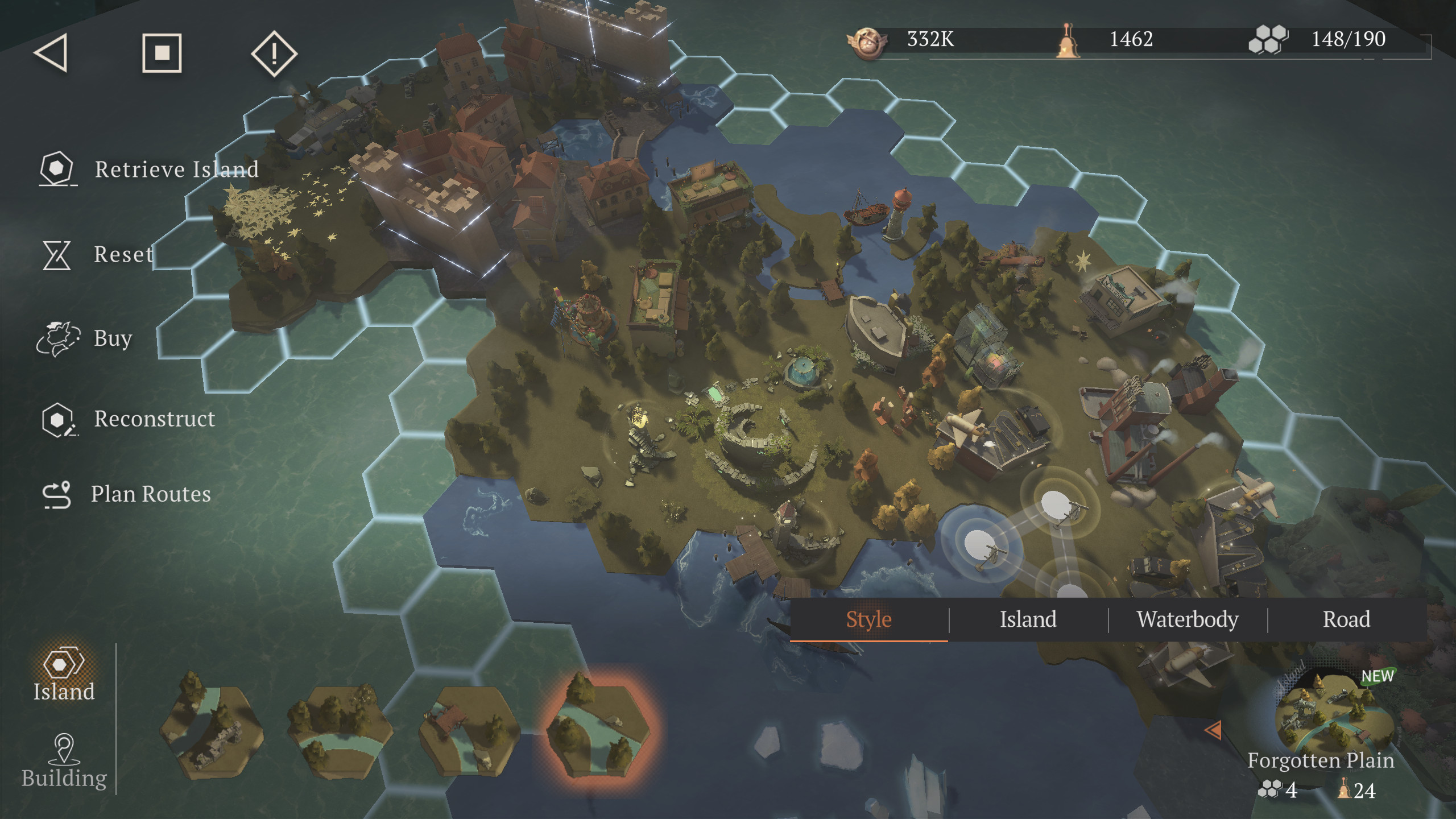Switch to Building placement mode

click(x=64, y=761)
